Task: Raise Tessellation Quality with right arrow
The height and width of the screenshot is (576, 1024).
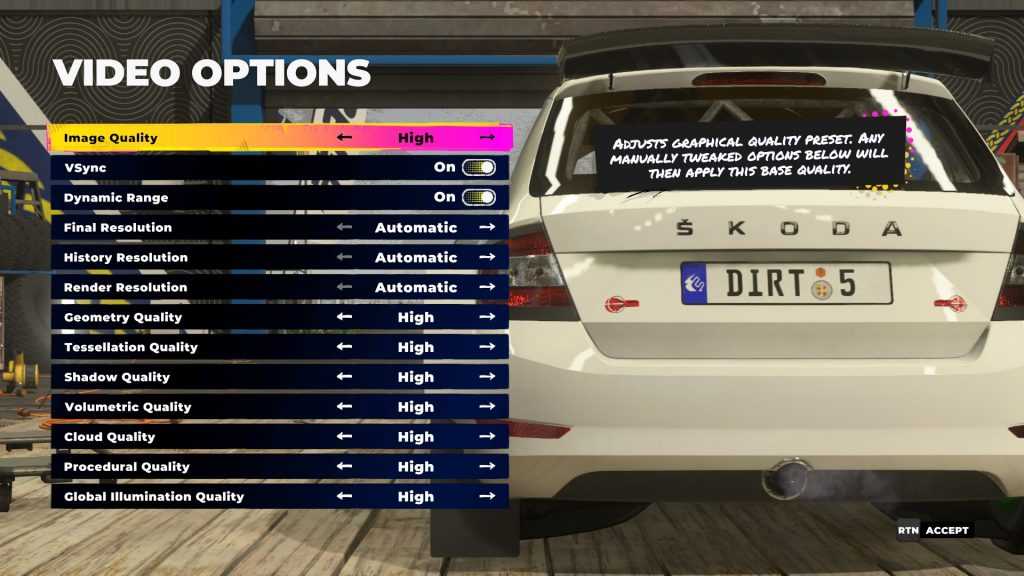Action: click(487, 347)
